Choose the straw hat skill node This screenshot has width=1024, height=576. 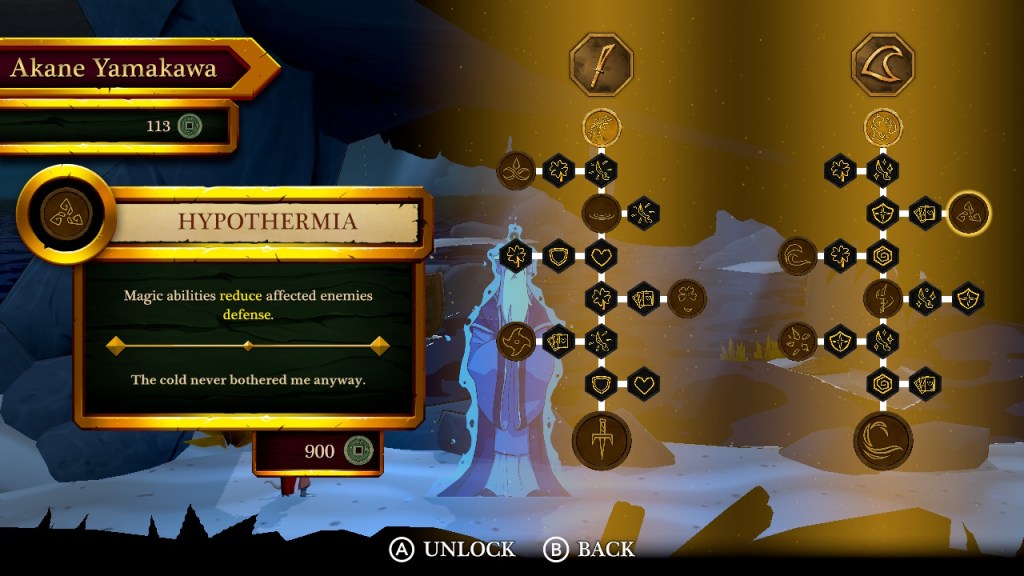click(x=601, y=212)
